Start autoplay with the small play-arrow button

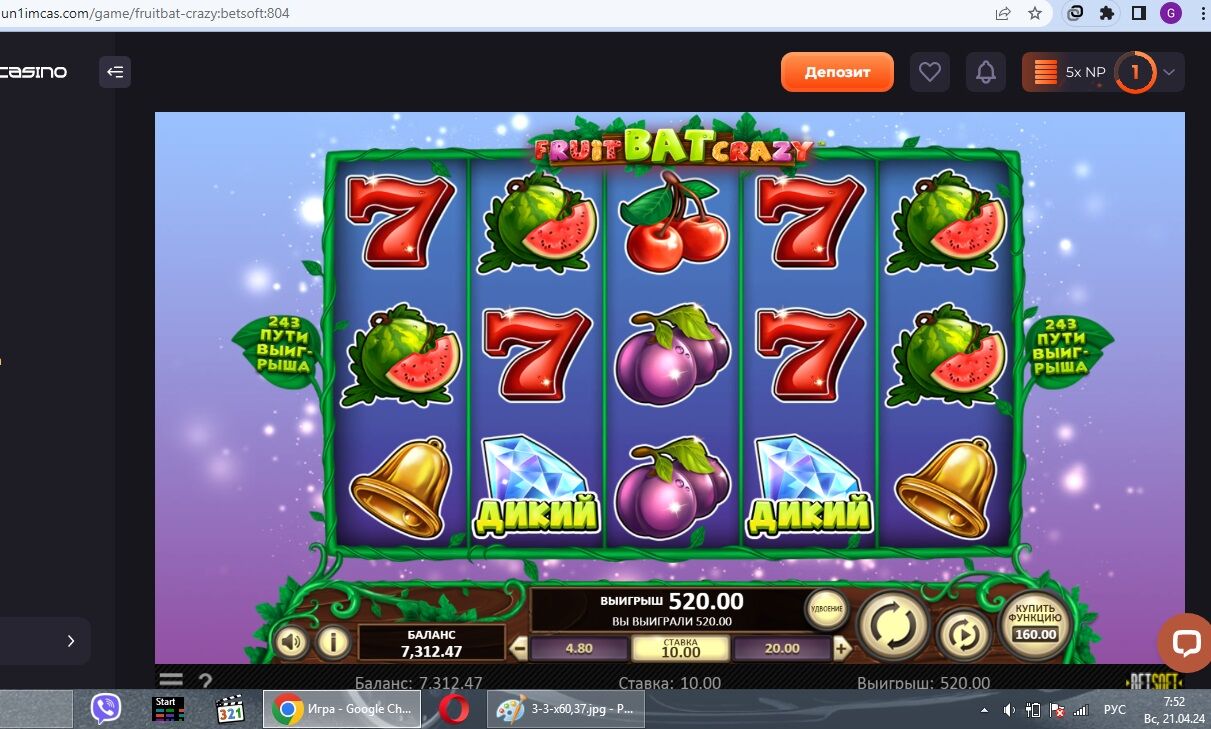pos(963,635)
